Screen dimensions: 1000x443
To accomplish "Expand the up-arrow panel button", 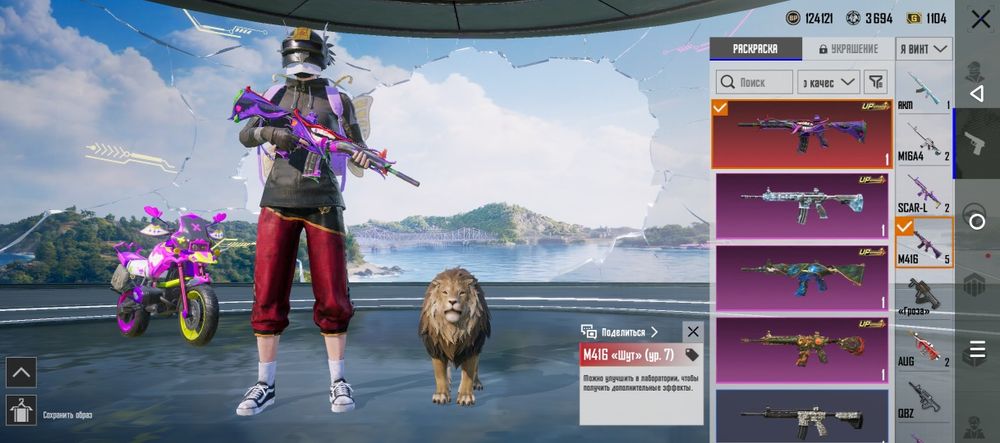I will coord(21,372).
